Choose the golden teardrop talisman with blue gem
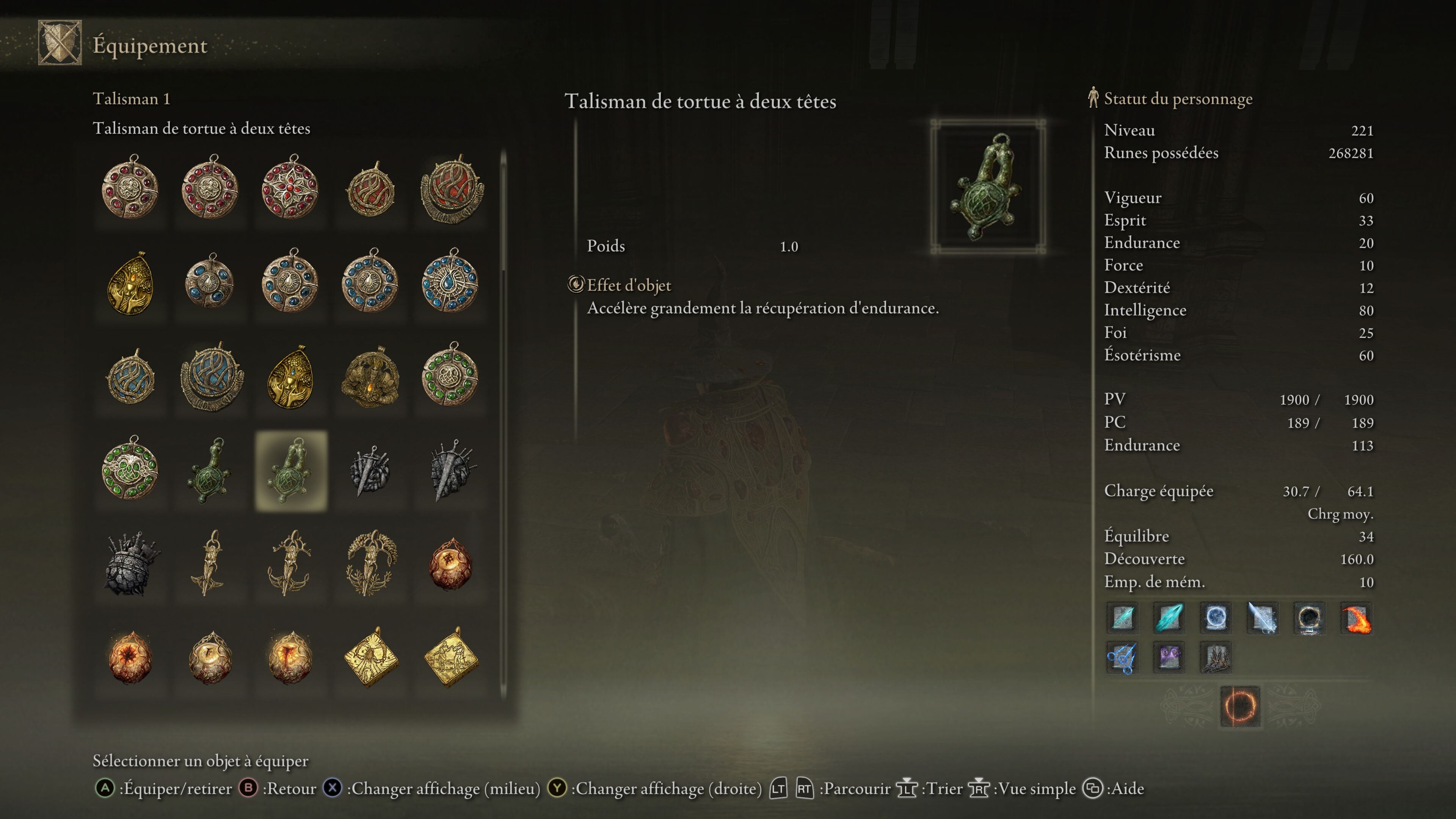1456x819 pixels. pyautogui.click(x=290, y=377)
